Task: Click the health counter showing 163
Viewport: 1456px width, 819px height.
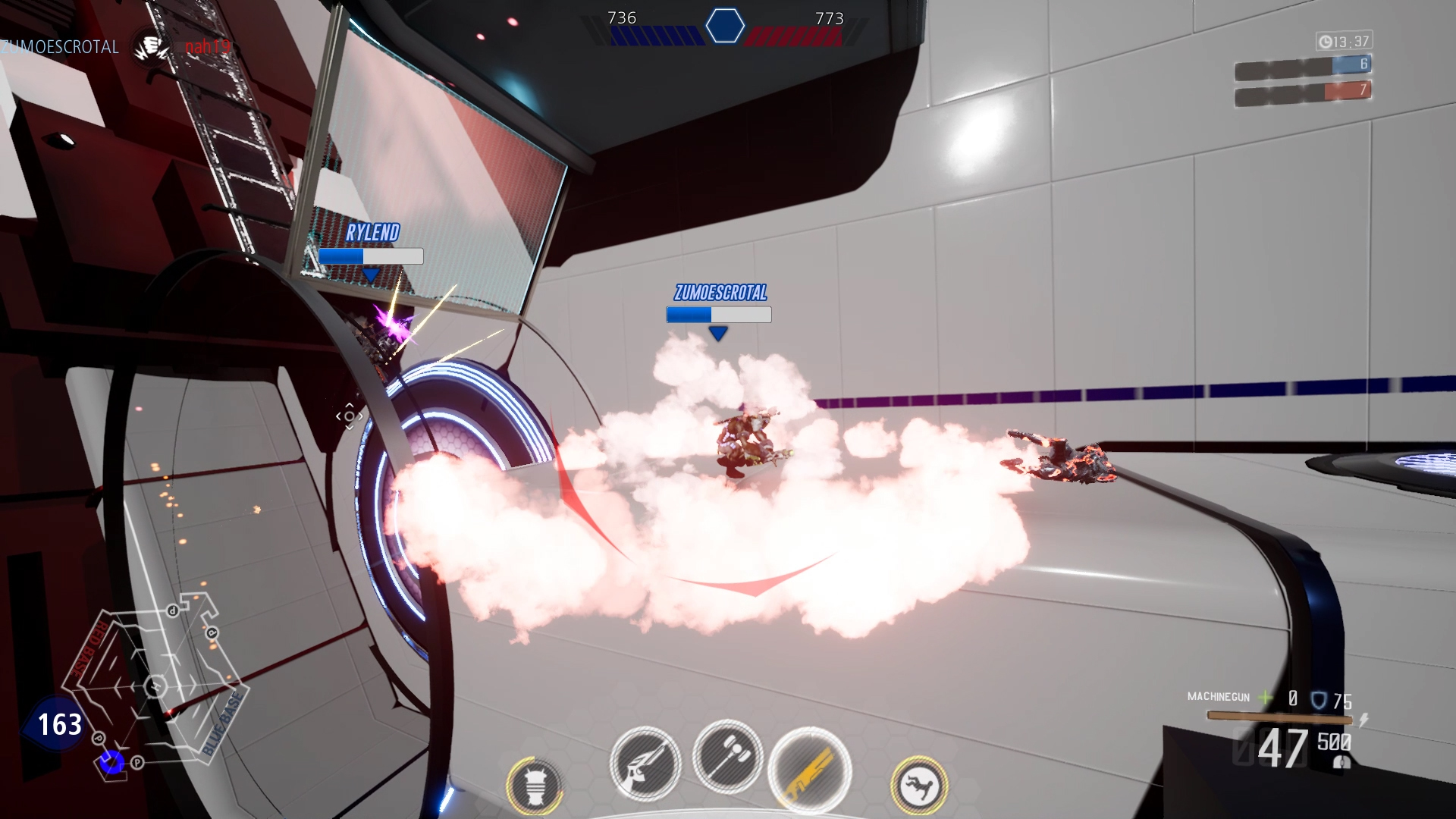Action: [61, 724]
